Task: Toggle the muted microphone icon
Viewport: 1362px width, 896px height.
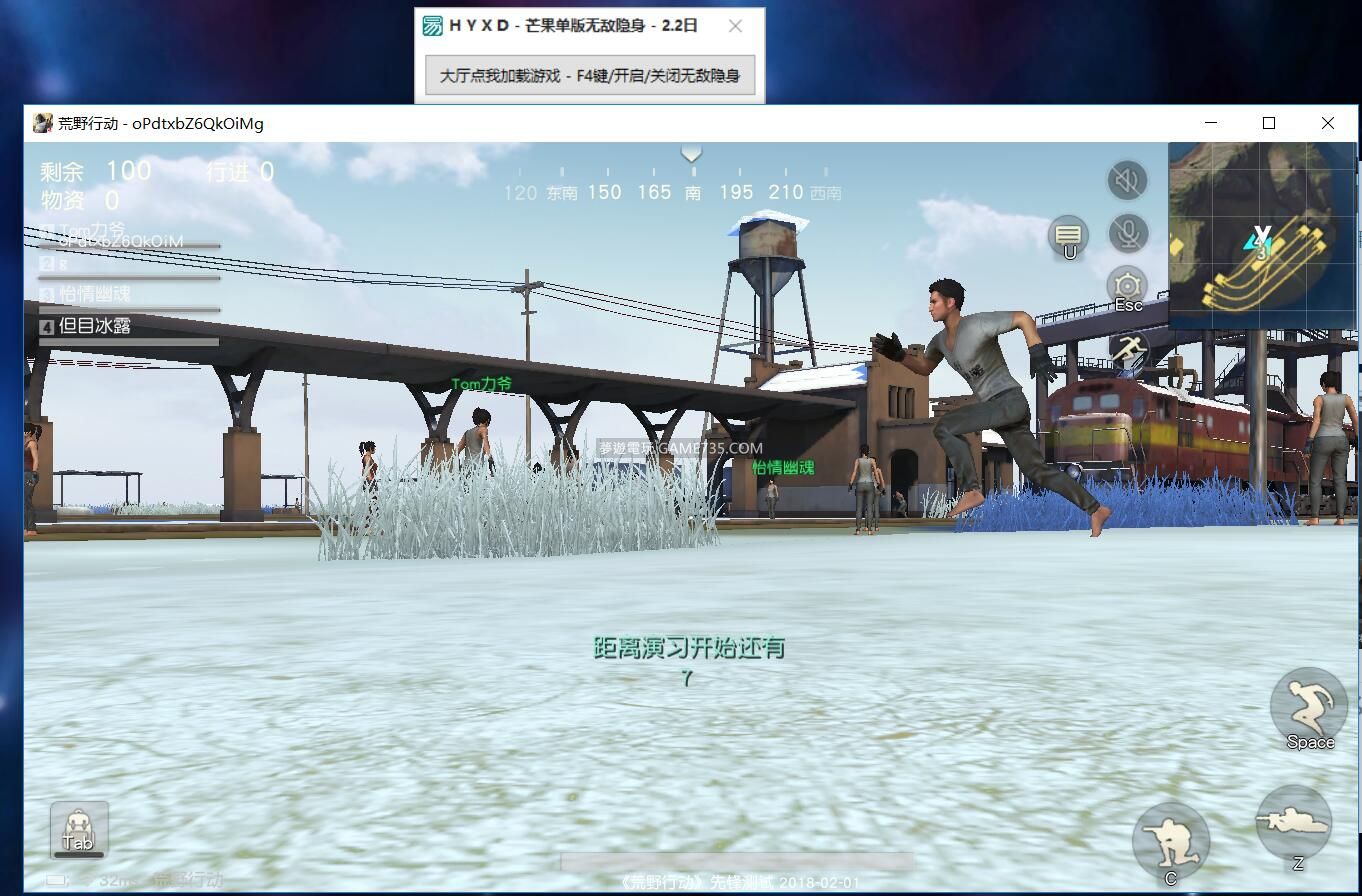Action: [x=1127, y=234]
